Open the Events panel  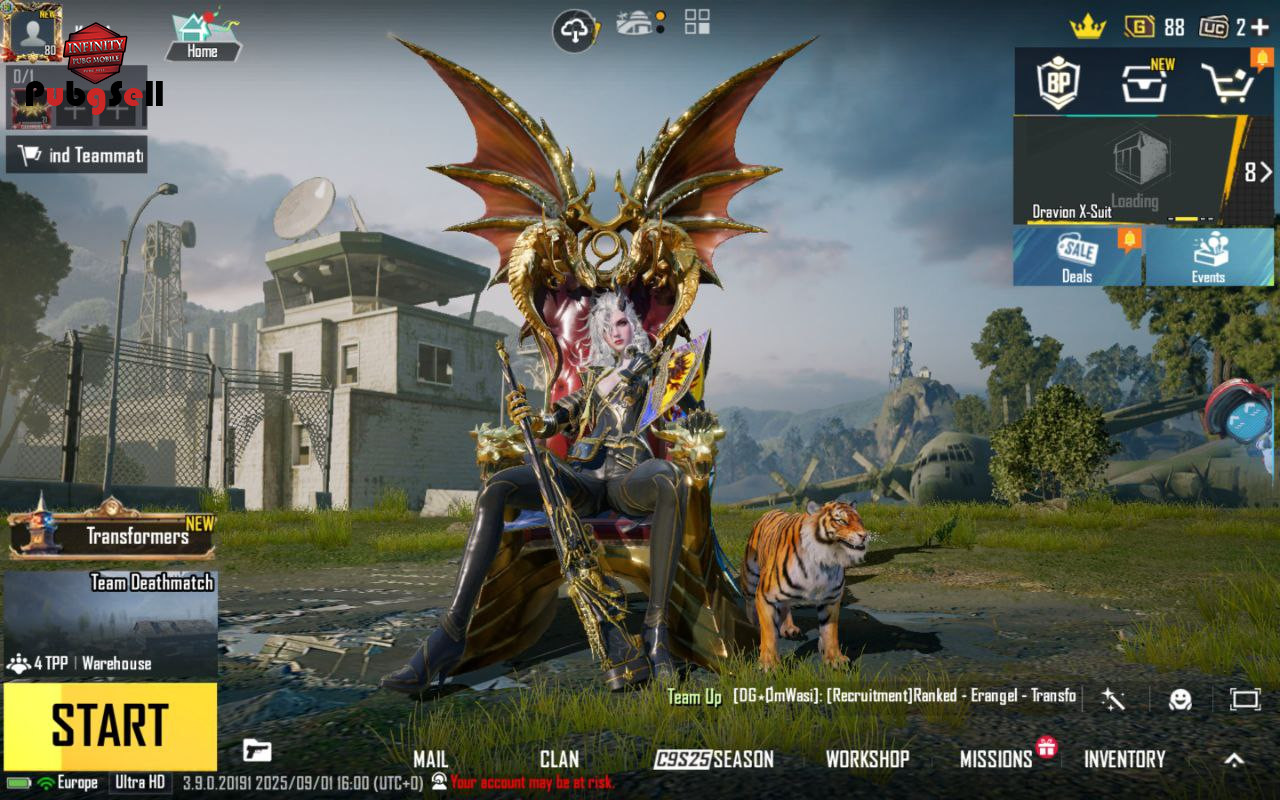tap(1208, 257)
